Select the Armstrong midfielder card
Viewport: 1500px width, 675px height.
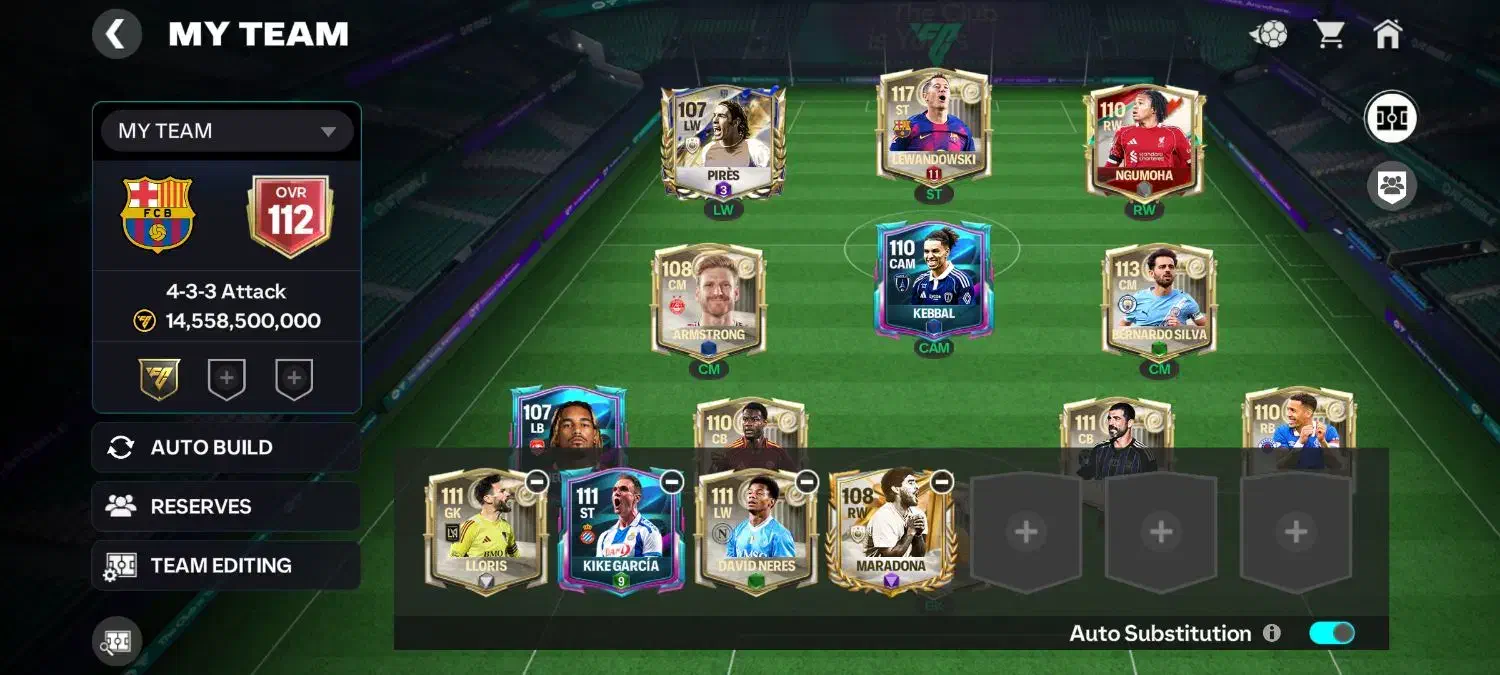point(709,300)
